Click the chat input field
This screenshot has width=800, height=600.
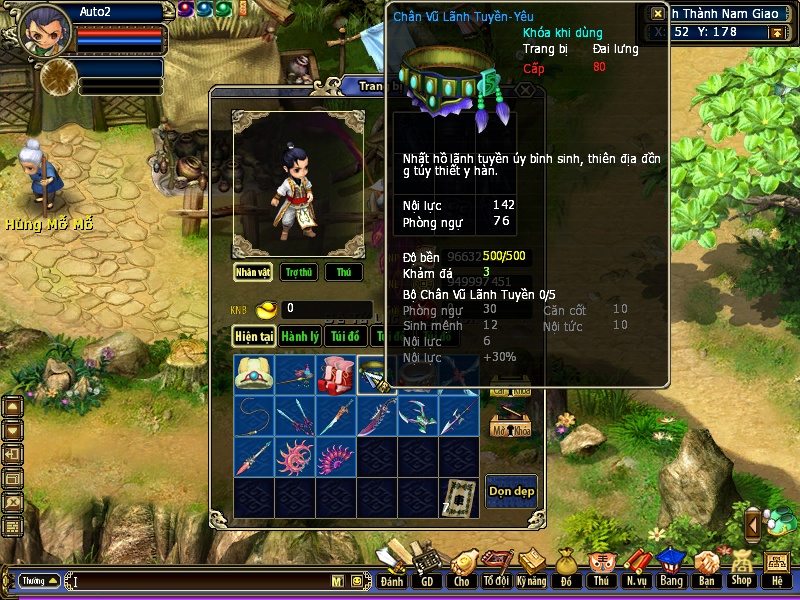point(200,581)
